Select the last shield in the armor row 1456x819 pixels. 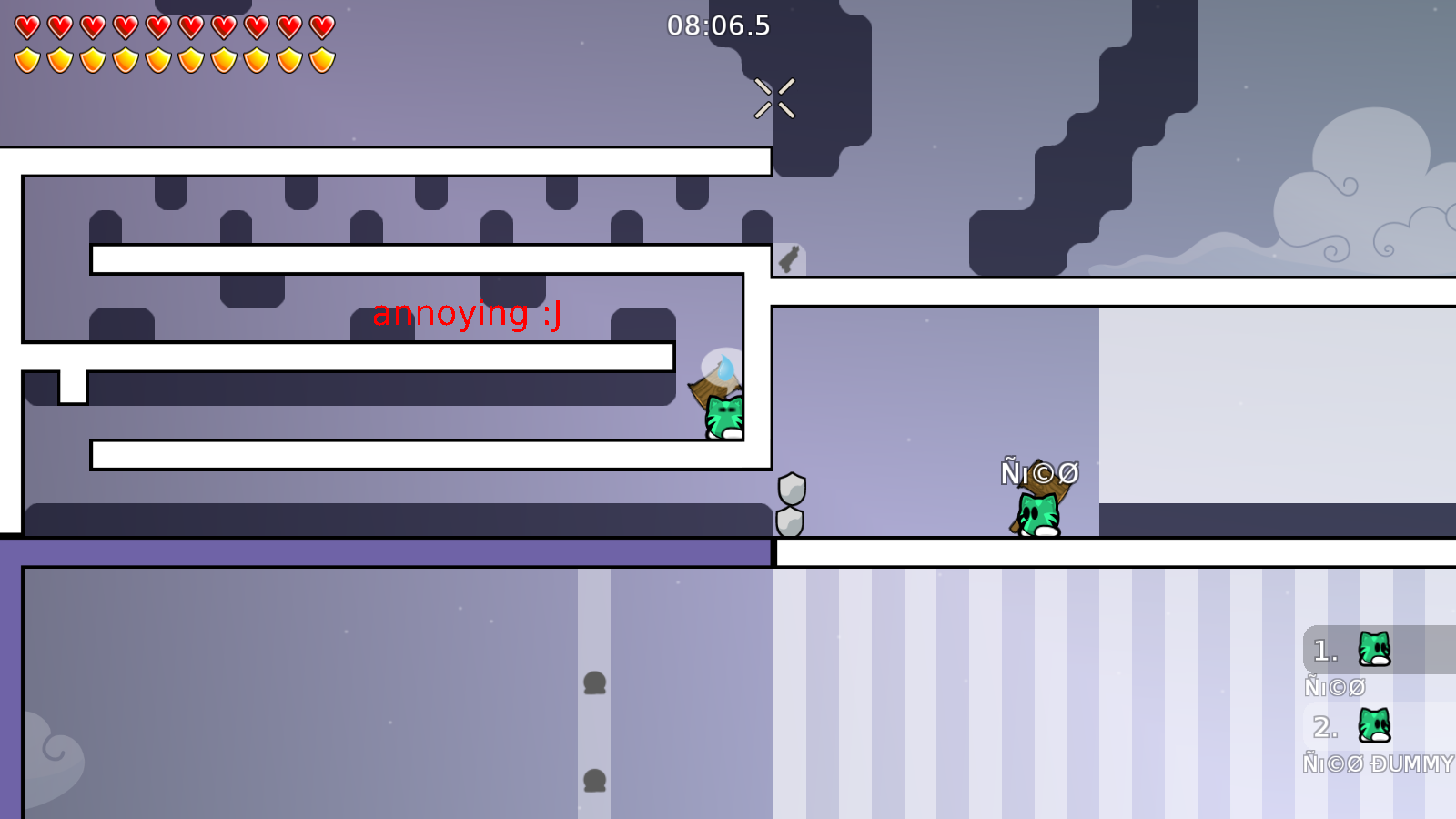(320, 59)
